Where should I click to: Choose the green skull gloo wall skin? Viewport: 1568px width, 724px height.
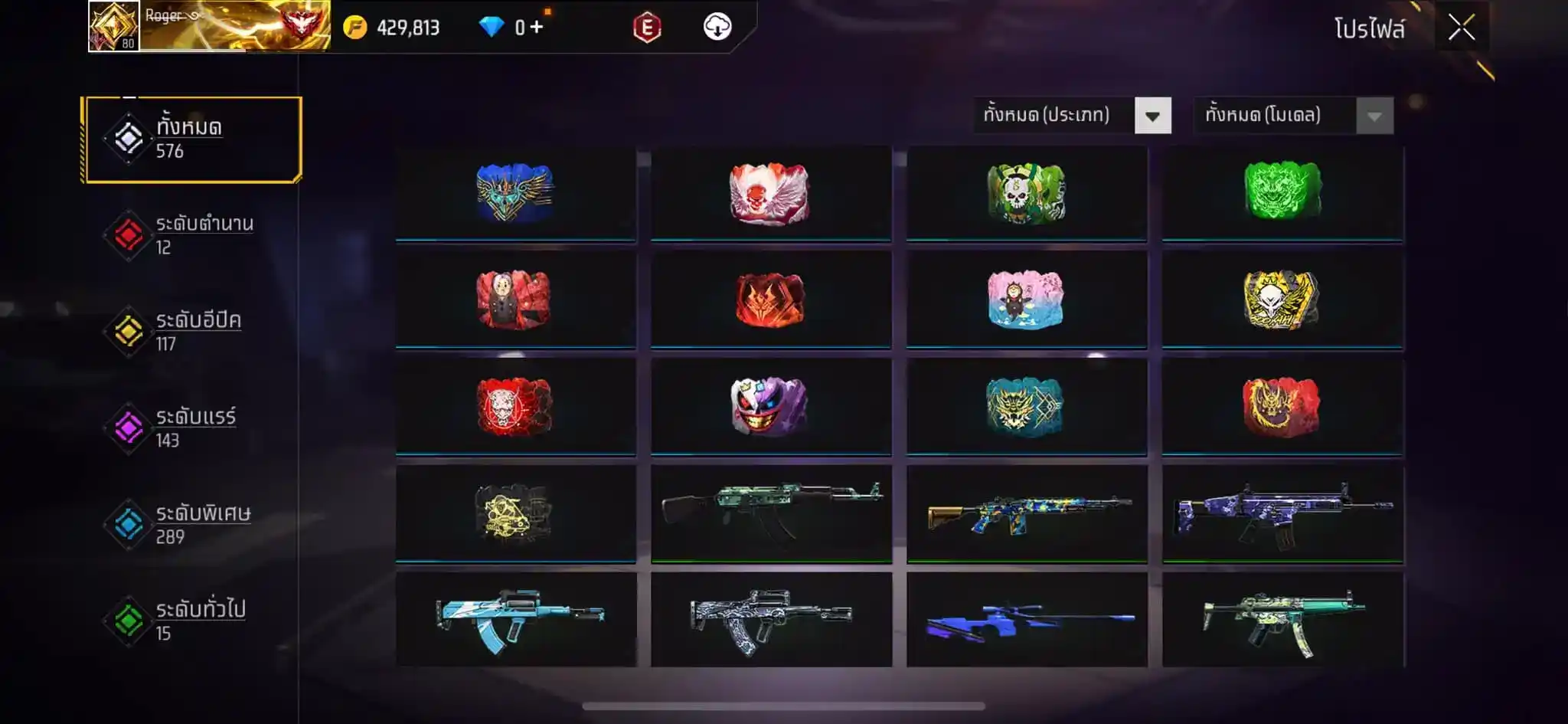click(x=1026, y=193)
